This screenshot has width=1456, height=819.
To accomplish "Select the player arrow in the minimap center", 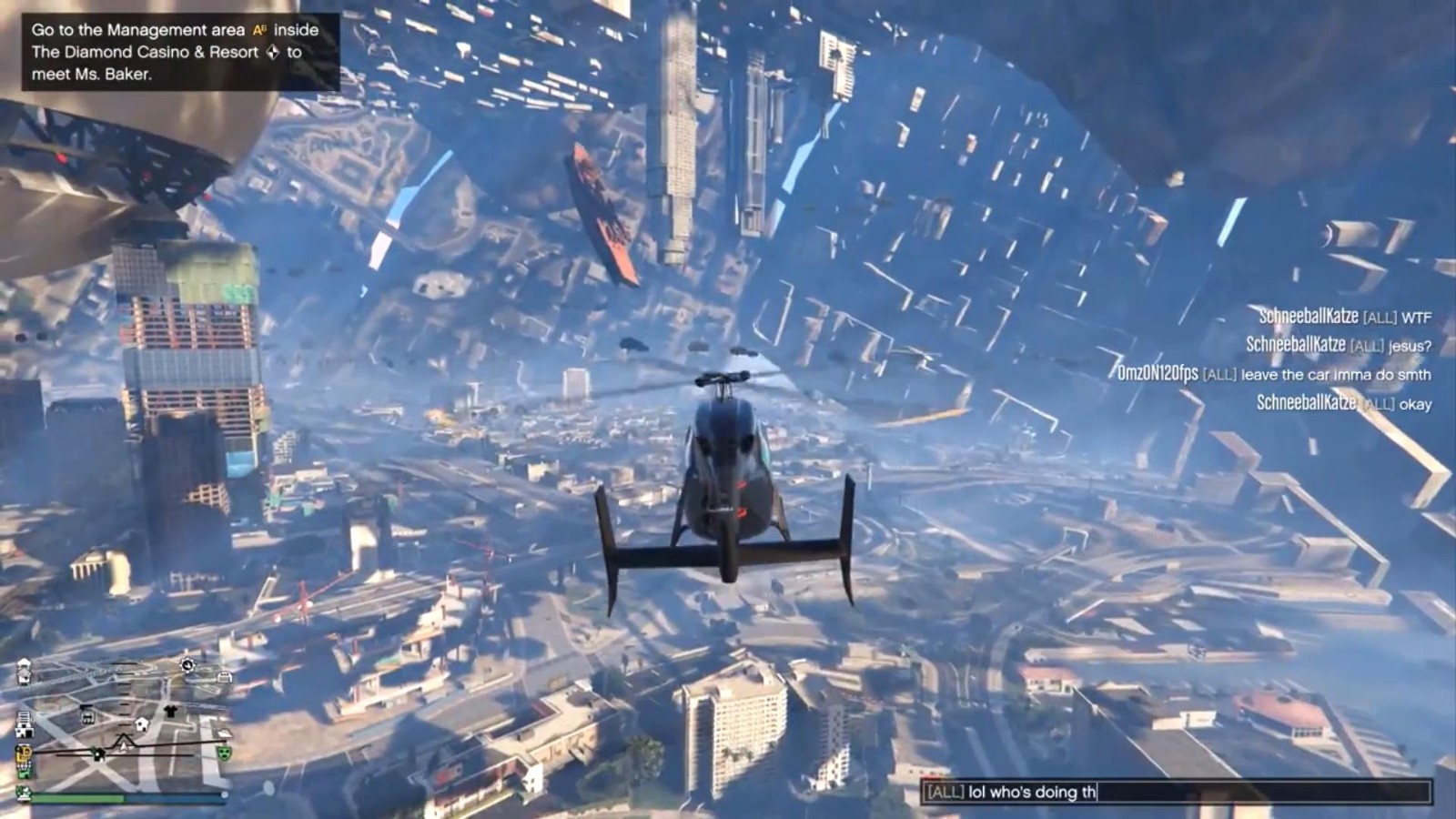I will (x=124, y=747).
